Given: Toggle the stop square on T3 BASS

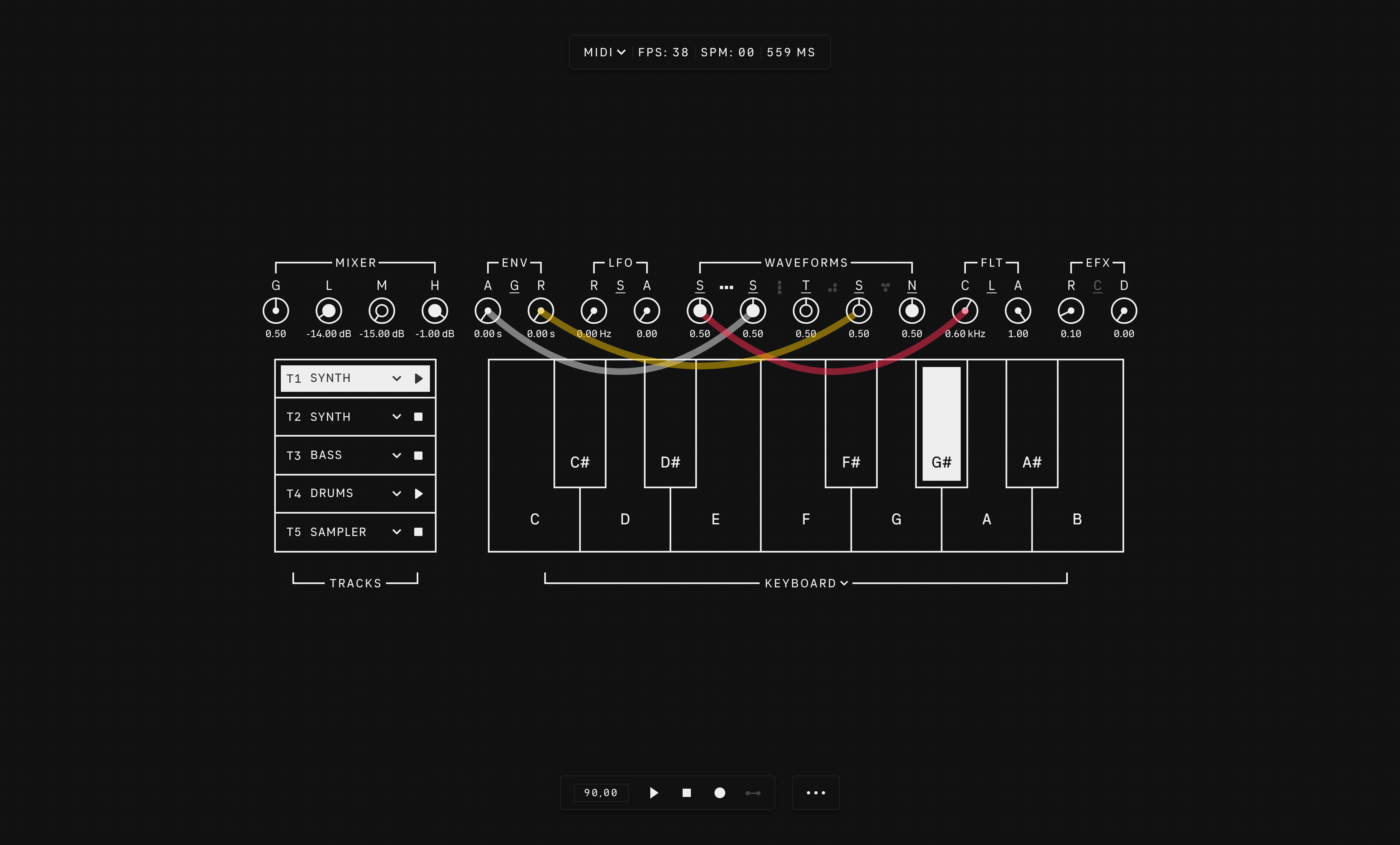Looking at the screenshot, I should (418, 455).
